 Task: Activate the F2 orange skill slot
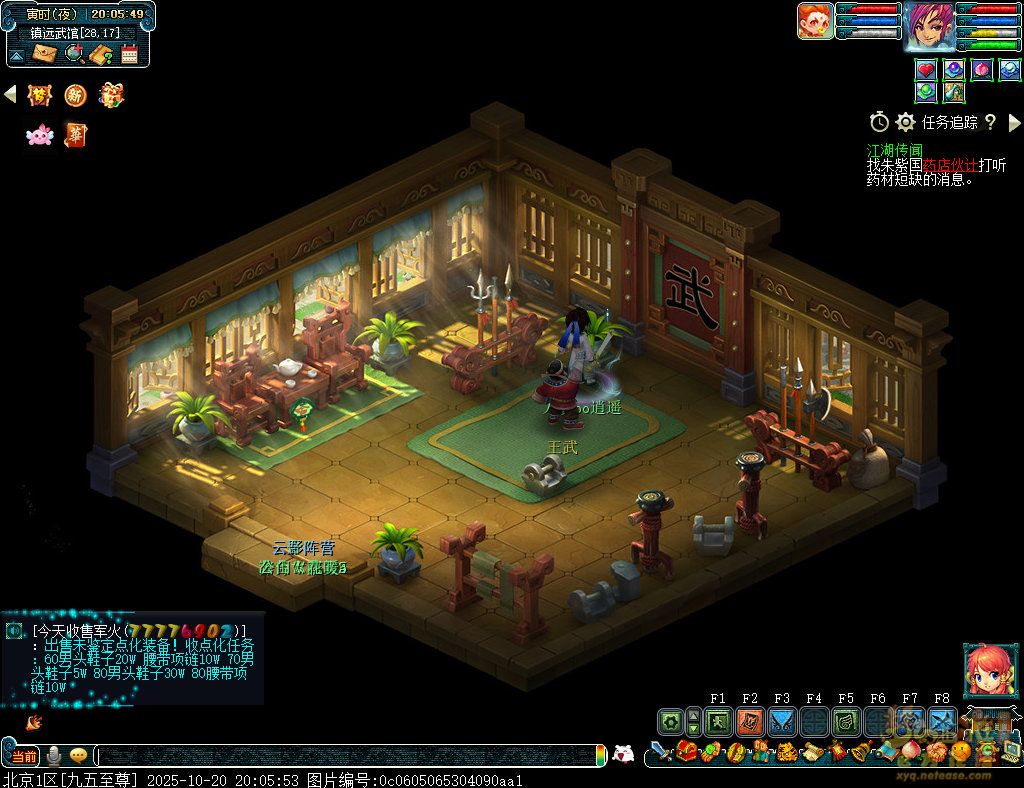pyautogui.click(x=750, y=721)
